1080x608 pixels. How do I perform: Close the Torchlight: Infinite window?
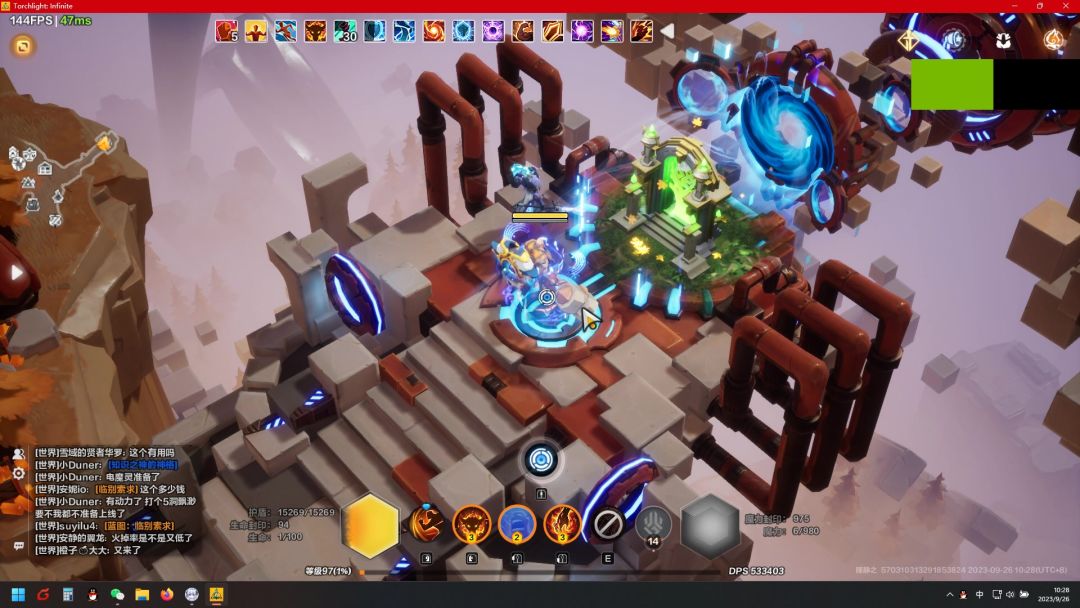1064,6
